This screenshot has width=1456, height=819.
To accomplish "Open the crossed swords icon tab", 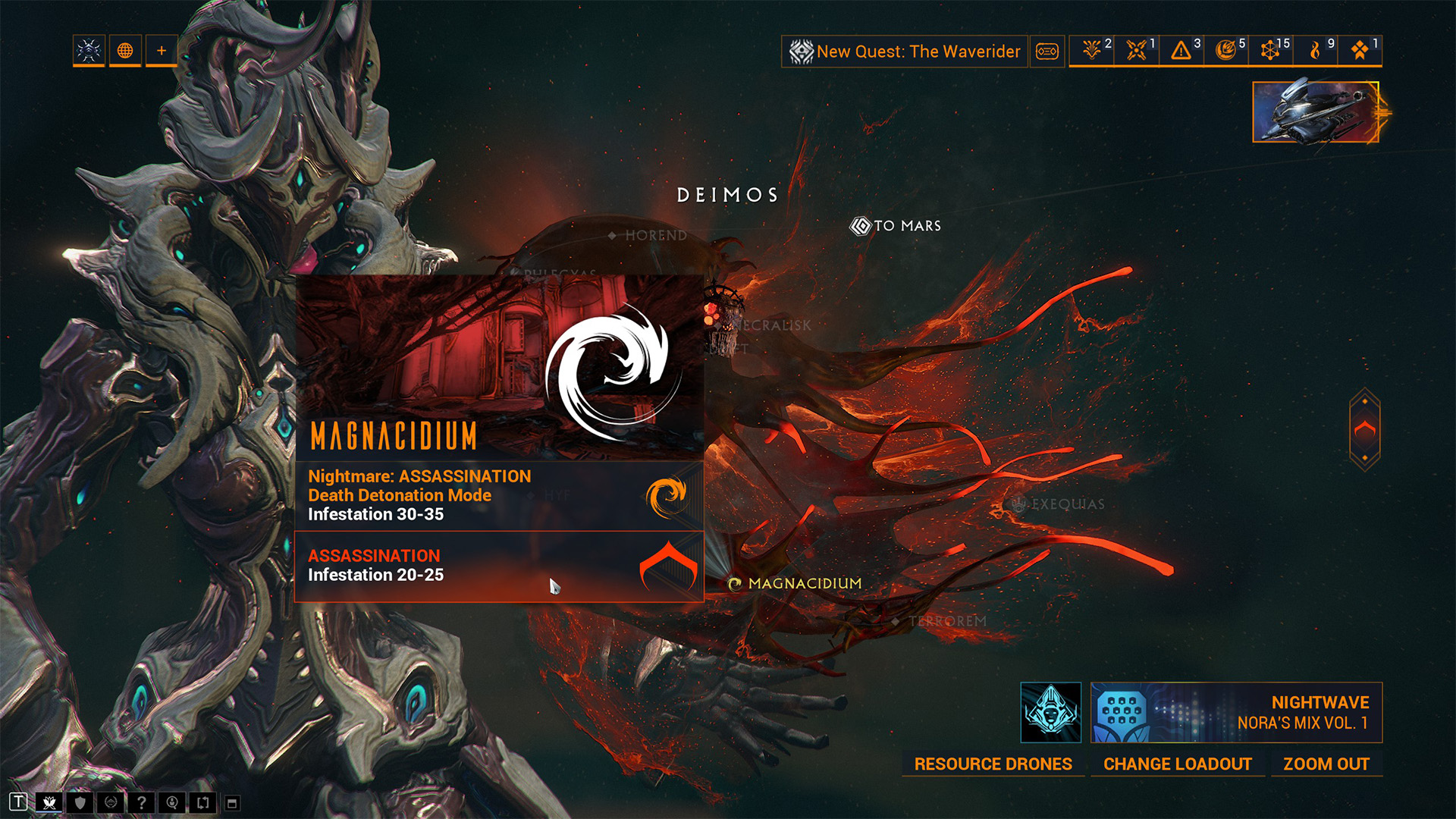I will click(1137, 51).
